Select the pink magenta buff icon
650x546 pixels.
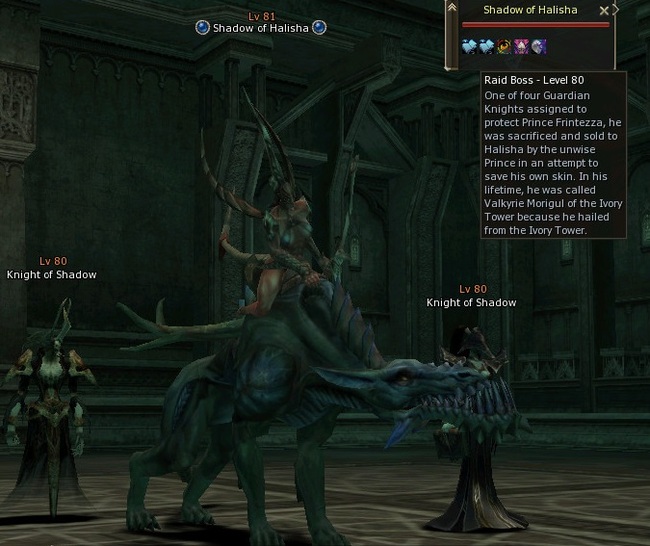(521, 46)
